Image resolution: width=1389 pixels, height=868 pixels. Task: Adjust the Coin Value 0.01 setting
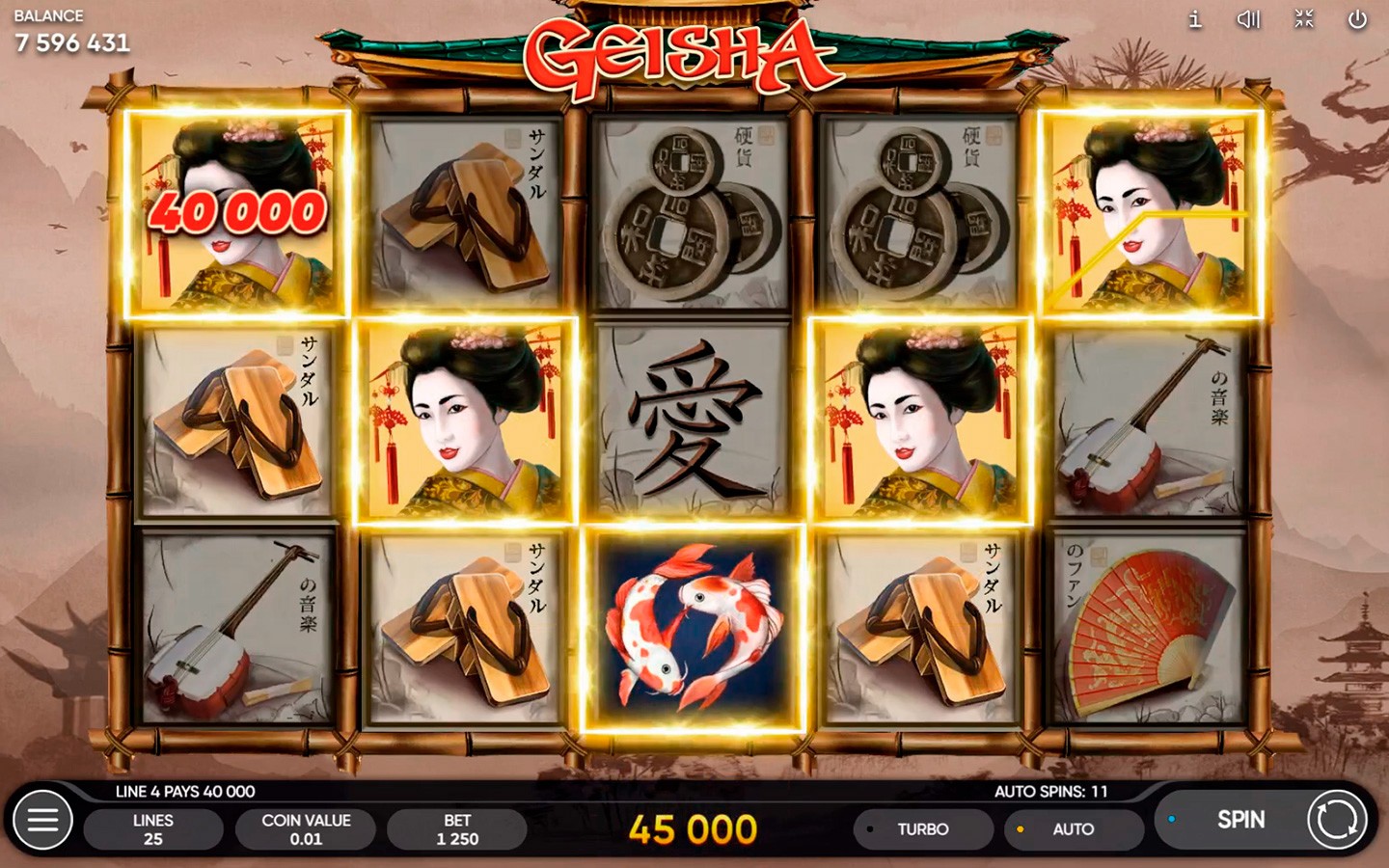pyautogui.click(x=306, y=829)
